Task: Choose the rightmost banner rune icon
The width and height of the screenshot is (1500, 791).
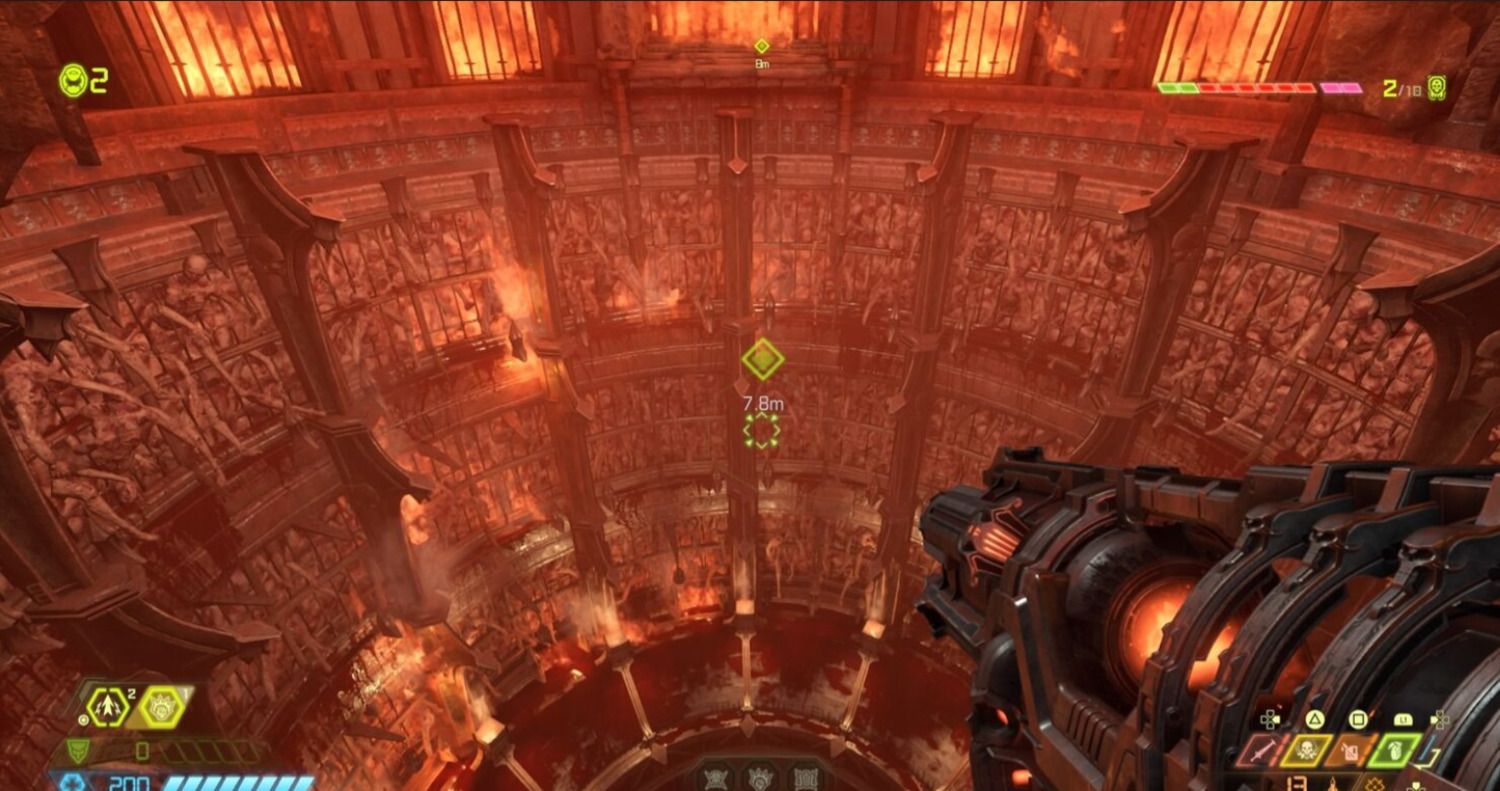Action: [x=804, y=778]
